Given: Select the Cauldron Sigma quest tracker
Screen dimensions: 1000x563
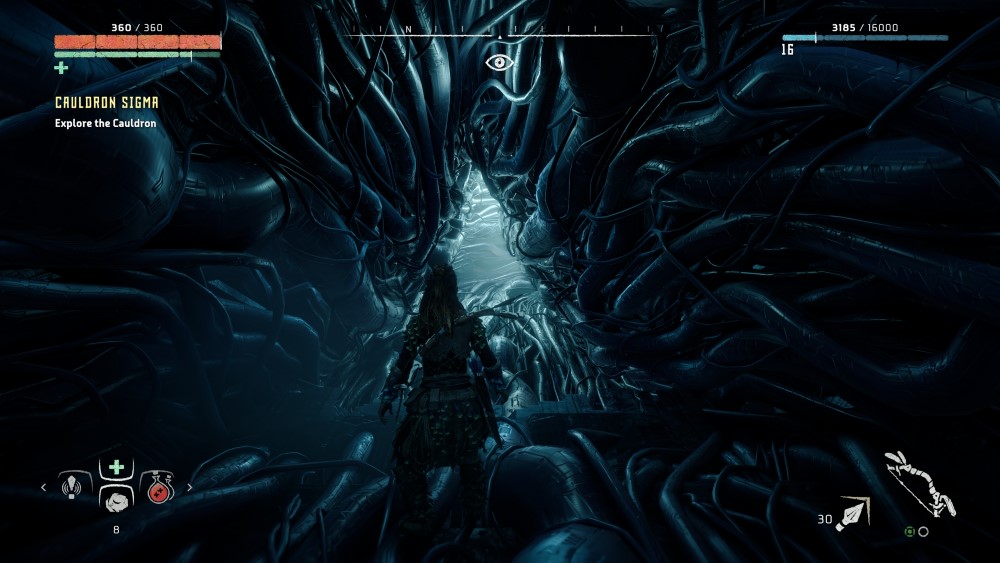Looking at the screenshot, I should pyautogui.click(x=107, y=103).
